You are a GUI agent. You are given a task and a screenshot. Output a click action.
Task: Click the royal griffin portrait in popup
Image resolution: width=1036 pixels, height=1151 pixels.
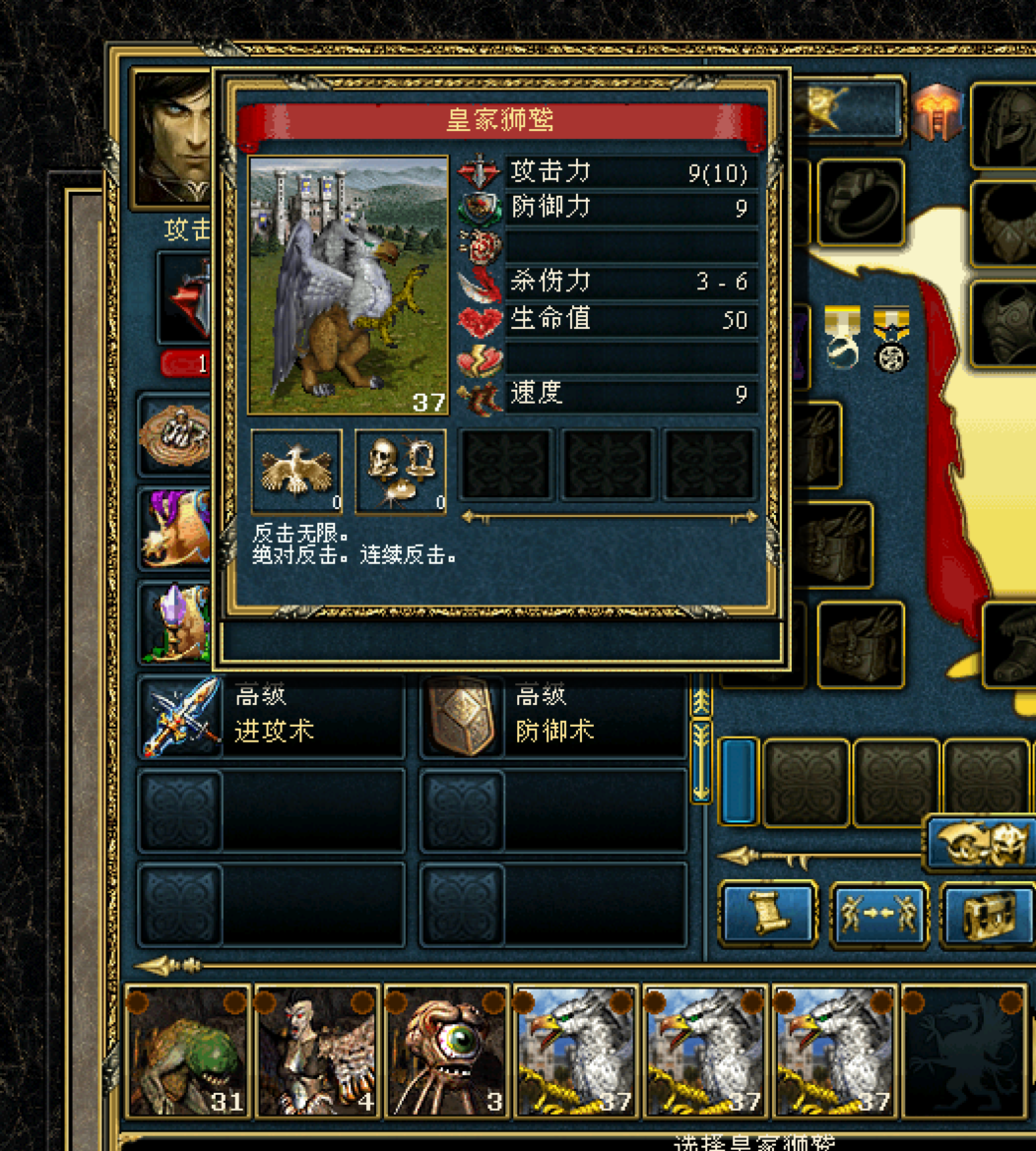pos(348,285)
